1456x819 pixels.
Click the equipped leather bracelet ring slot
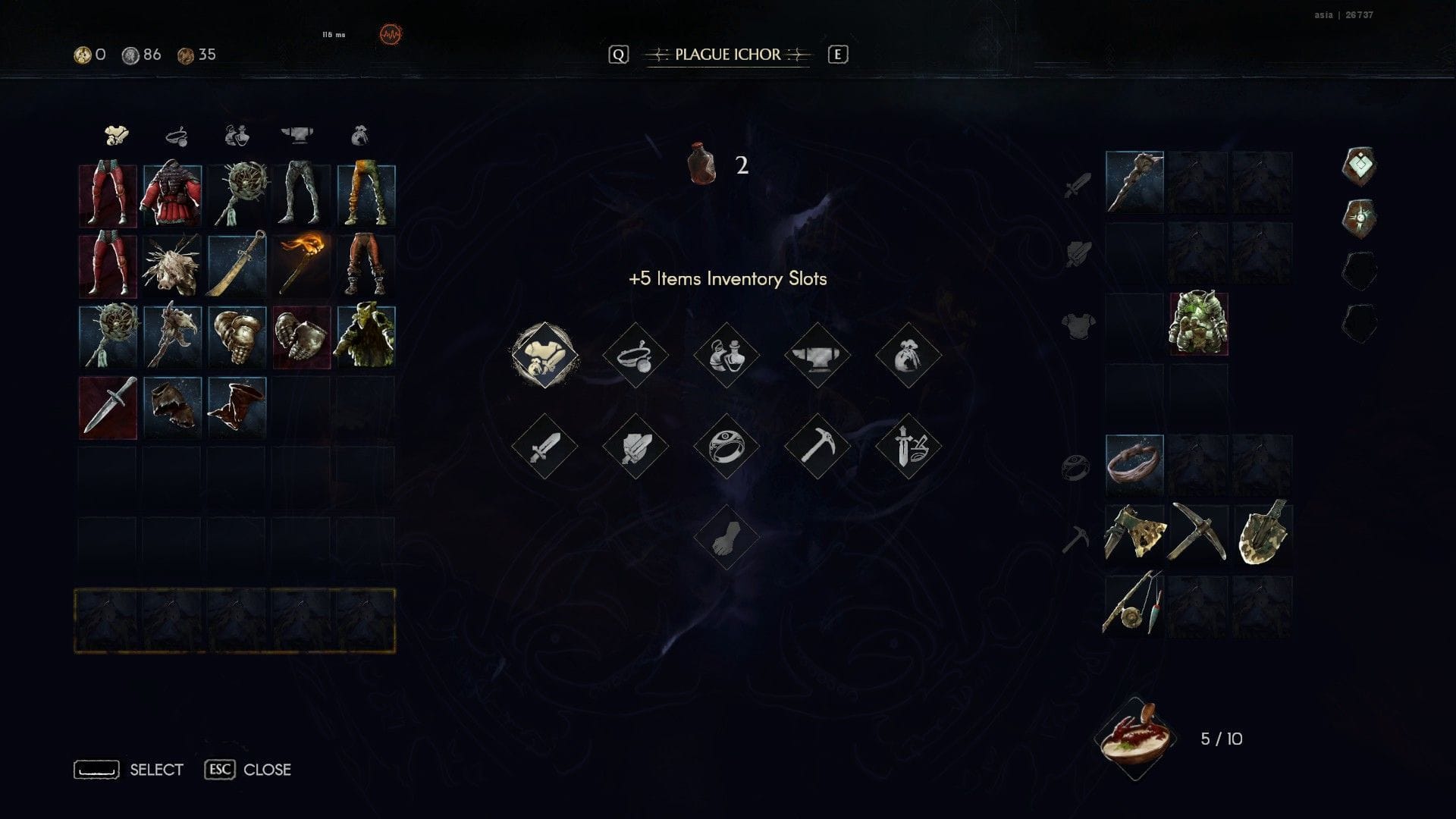click(x=1134, y=464)
